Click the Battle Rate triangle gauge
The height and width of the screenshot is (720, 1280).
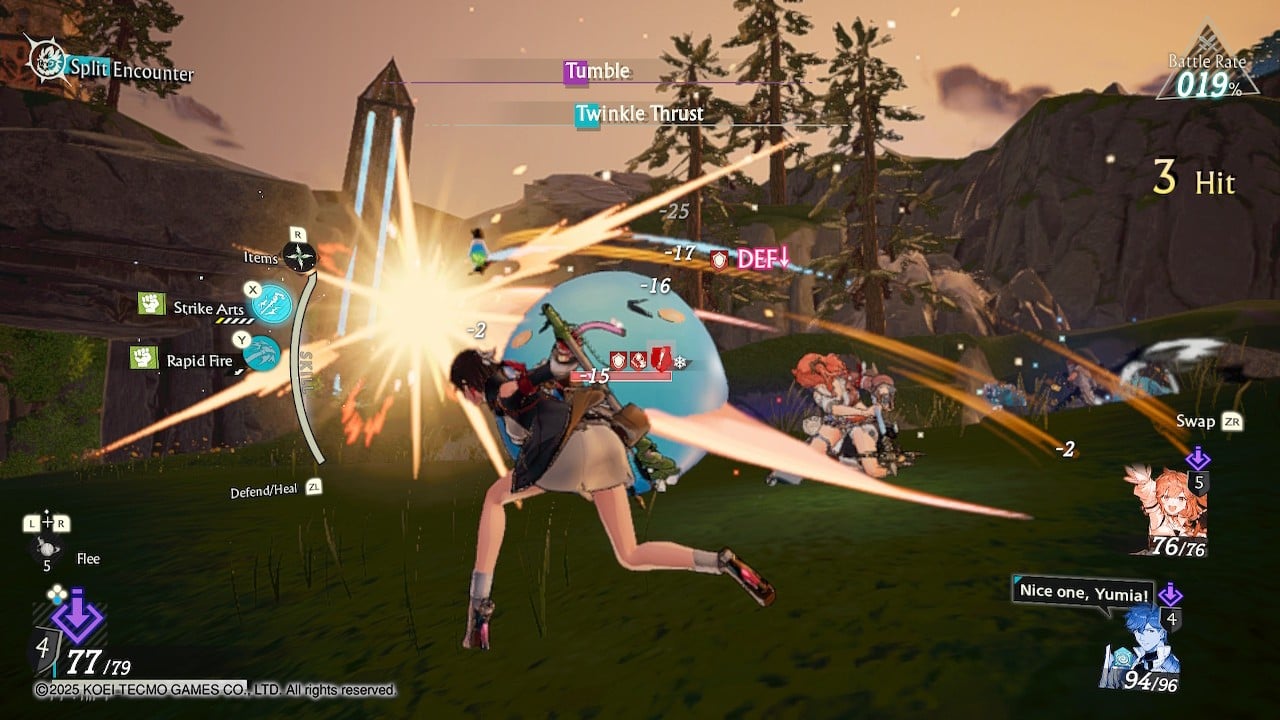point(1210,66)
